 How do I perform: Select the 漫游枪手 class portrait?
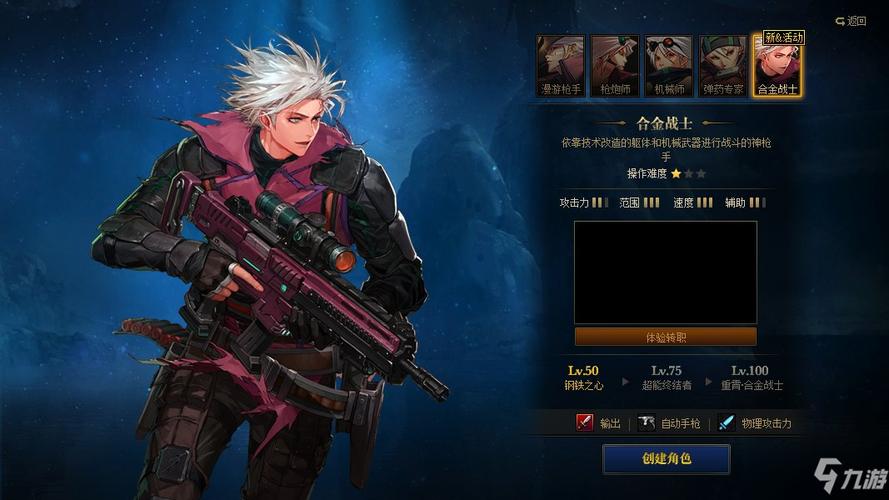pyautogui.click(x=560, y=65)
